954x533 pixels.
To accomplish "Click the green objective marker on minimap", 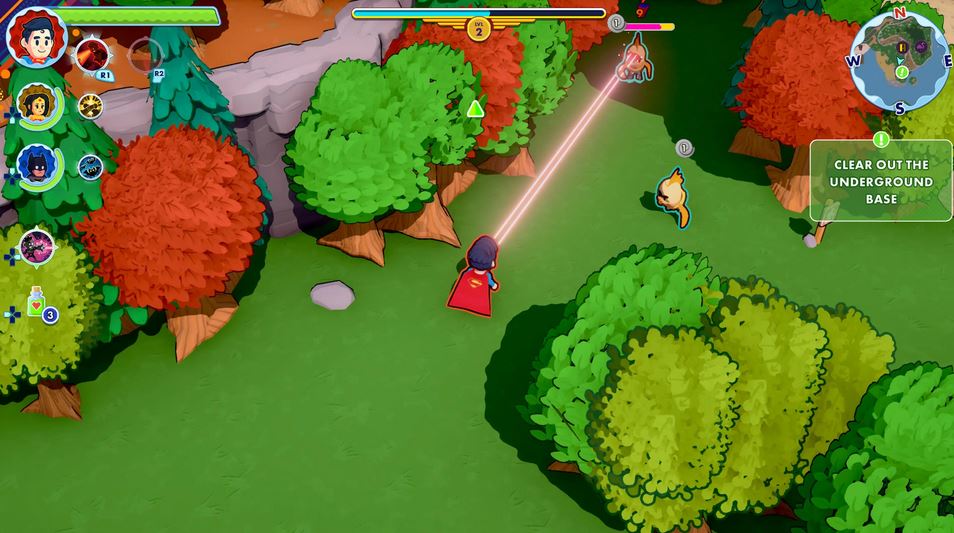I will click(902, 73).
